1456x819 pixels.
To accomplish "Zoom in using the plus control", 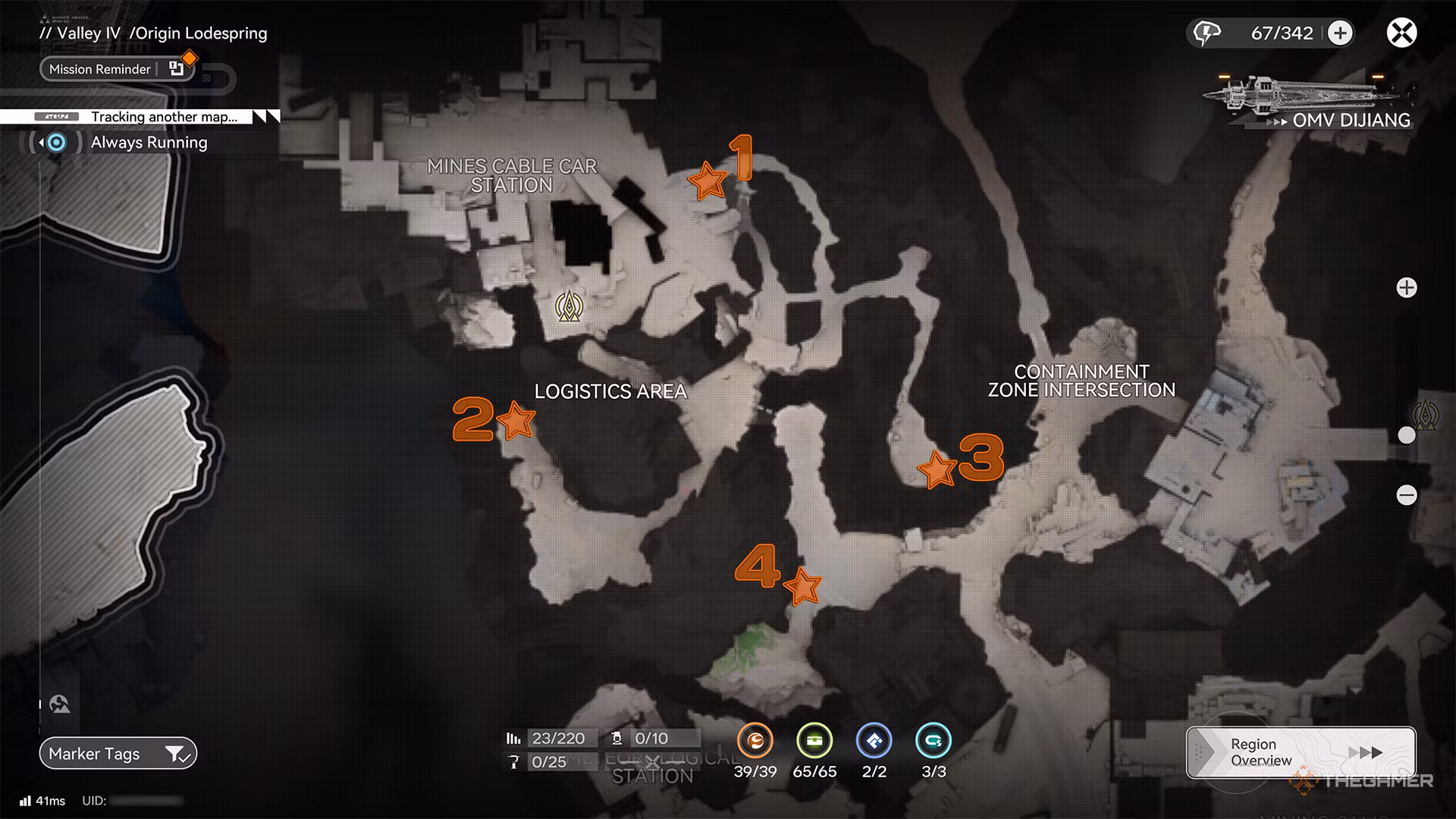I will tap(1408, 288).
